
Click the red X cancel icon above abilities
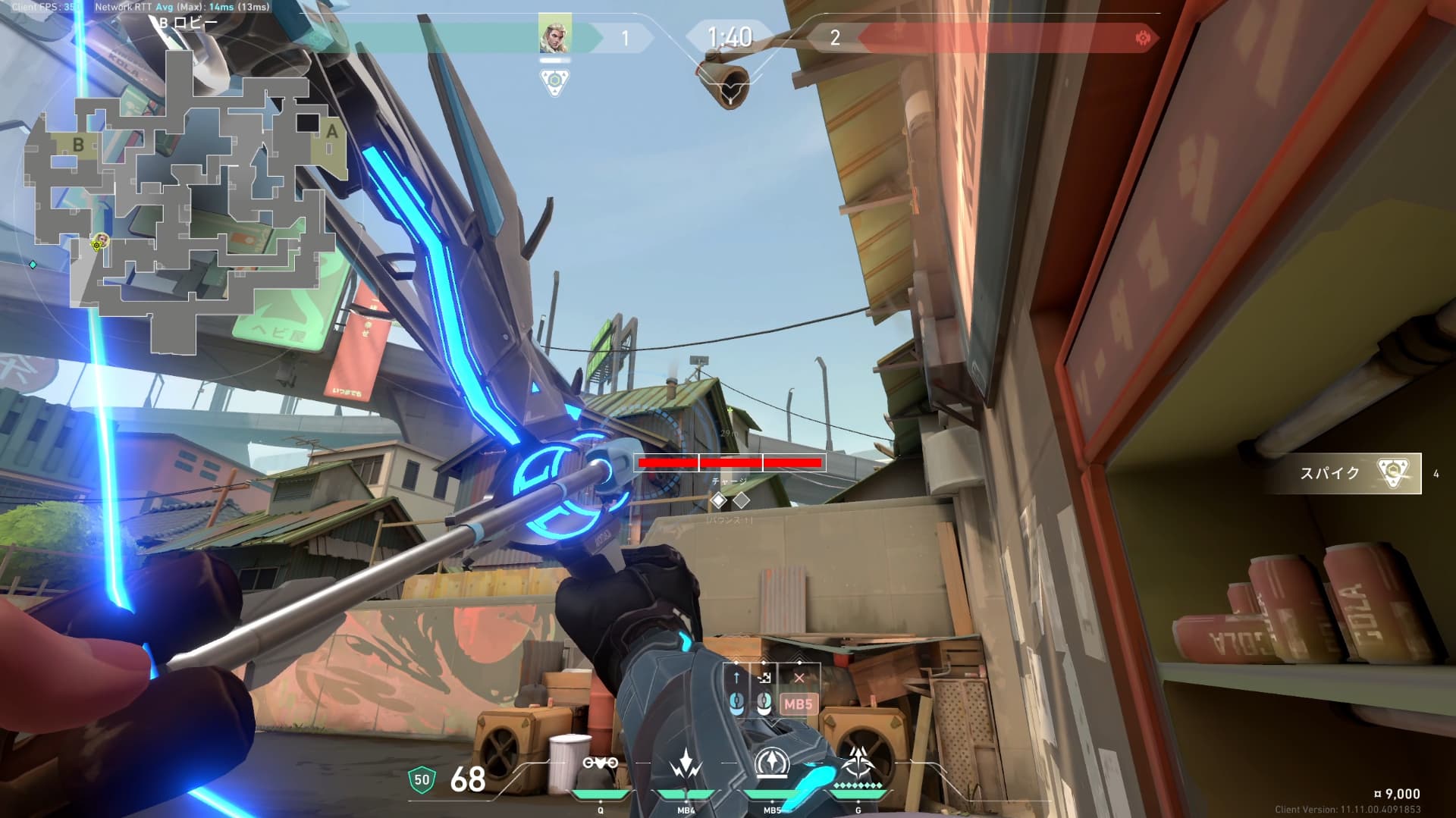[x=799, y=678]
